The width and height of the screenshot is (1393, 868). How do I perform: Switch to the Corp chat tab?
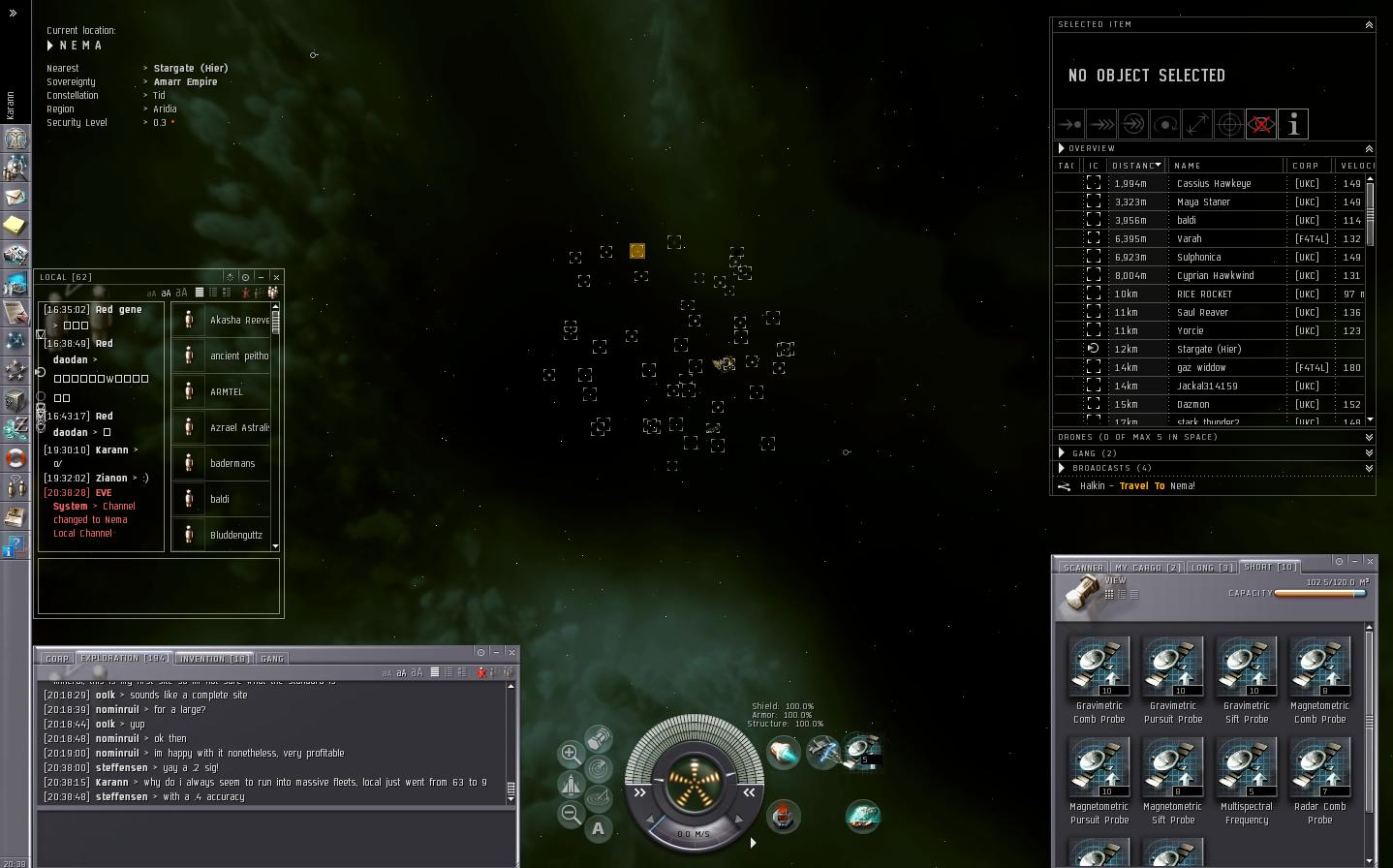(x=57, y=659)
